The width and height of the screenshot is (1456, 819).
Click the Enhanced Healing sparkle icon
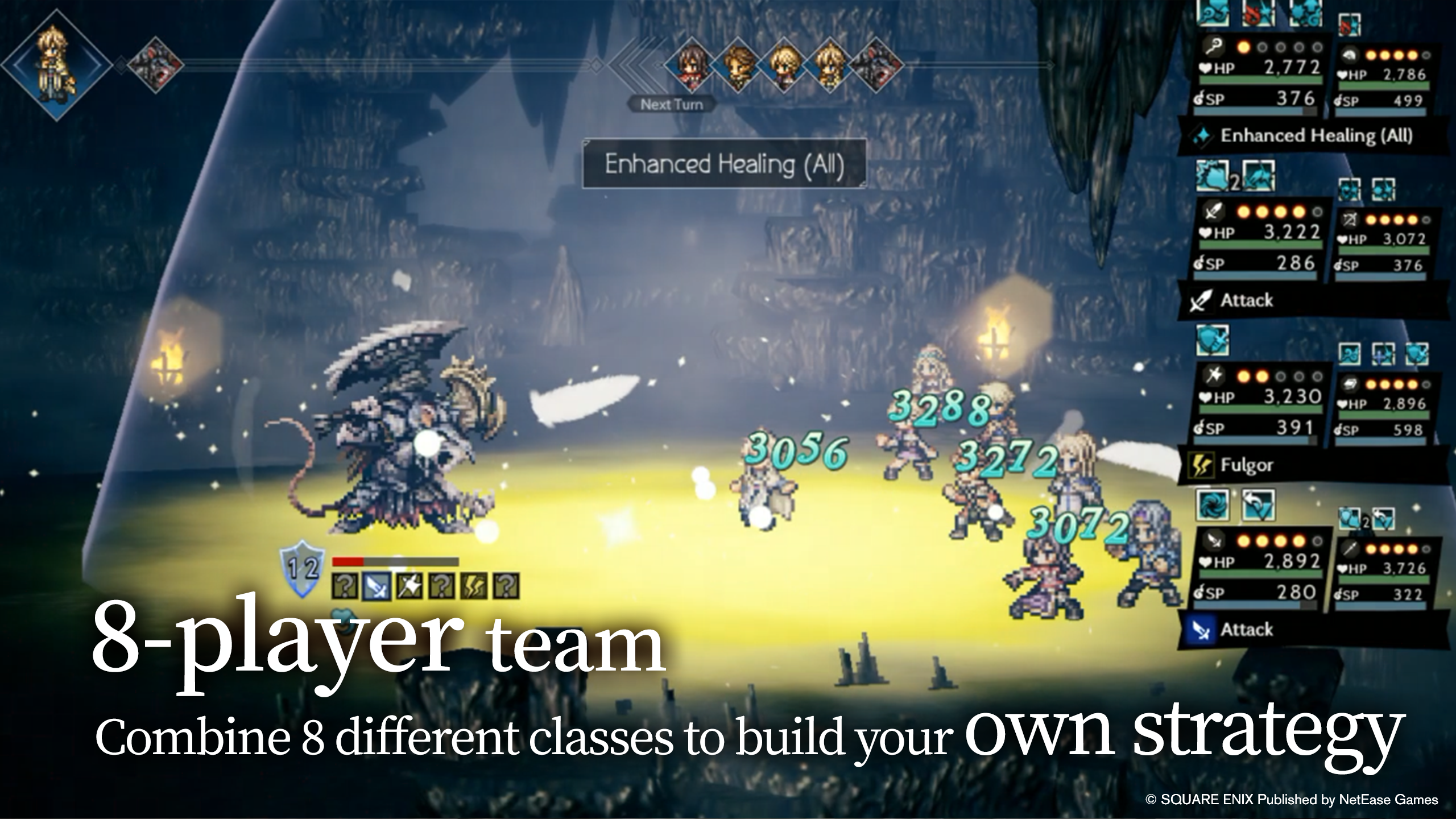point(1201,135)
